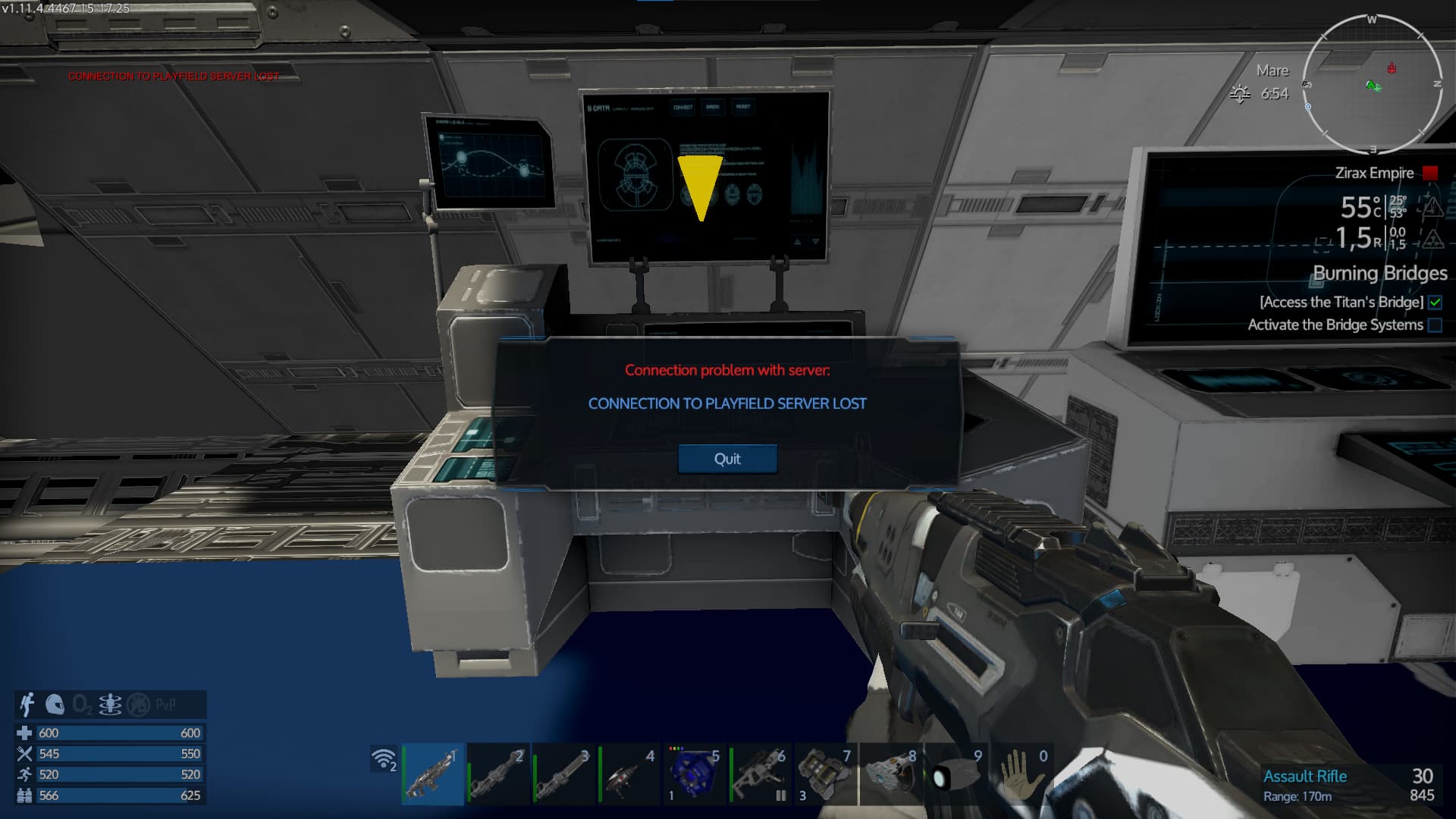Toggle the helmet status icon
The height and width of the screenshot is (819, 1456).
click(x=55, y=704)
